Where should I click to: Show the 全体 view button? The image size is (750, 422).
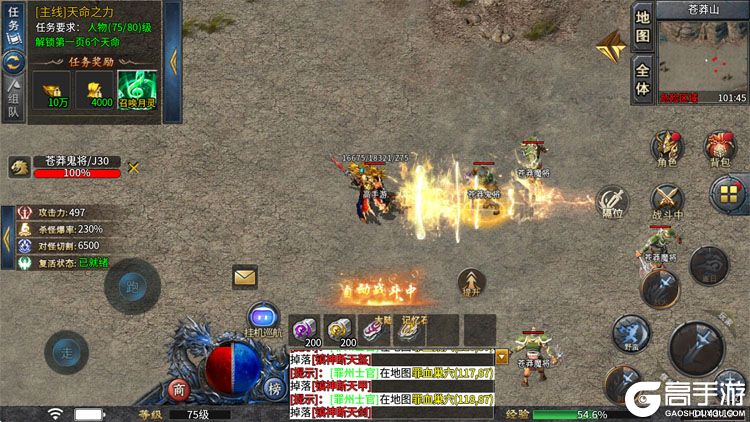pyautogui.click(x=643, y=78)
